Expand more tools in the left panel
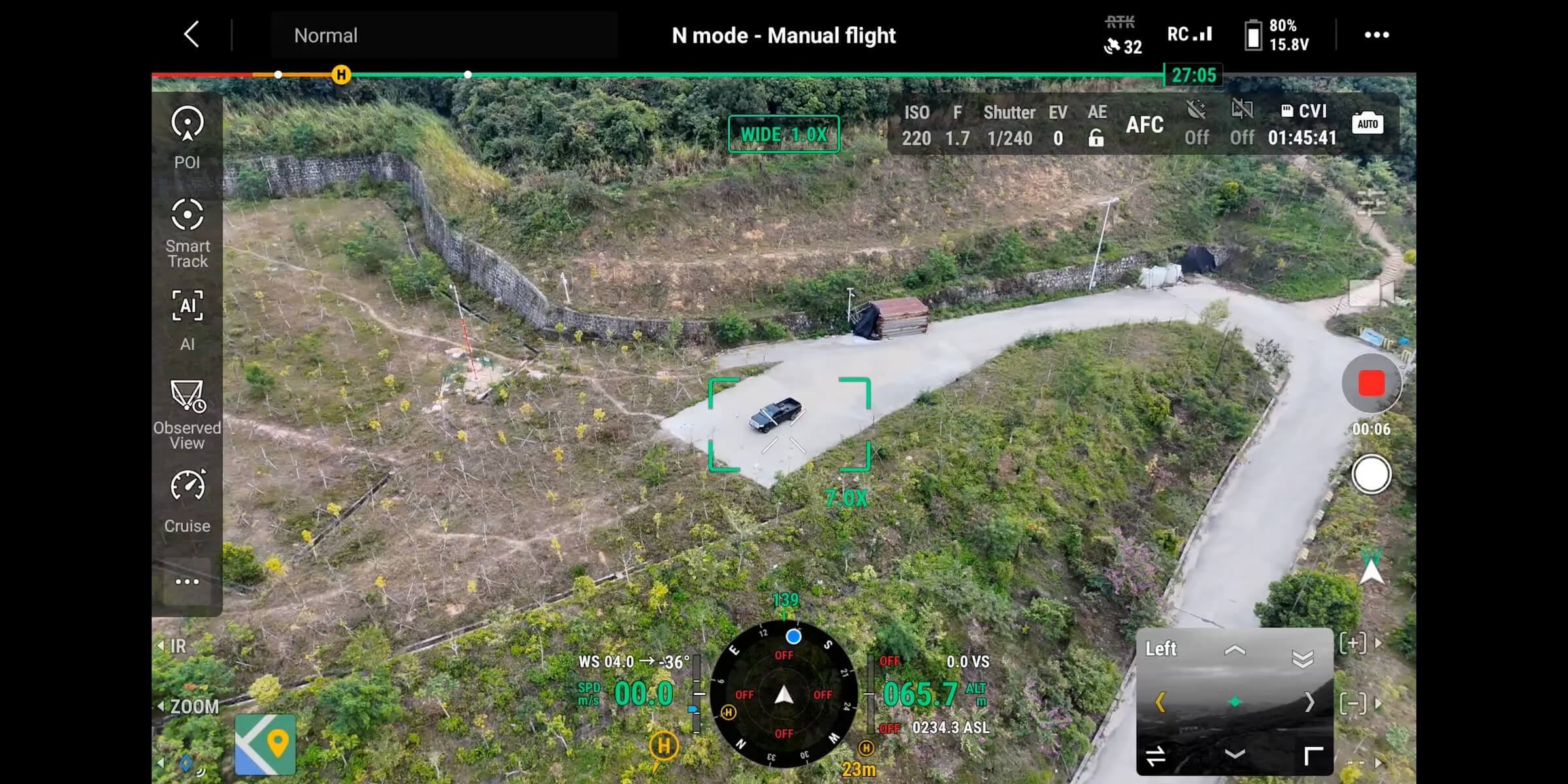The height and width of the screenshot is (784, 1568). tap(188, 581)
